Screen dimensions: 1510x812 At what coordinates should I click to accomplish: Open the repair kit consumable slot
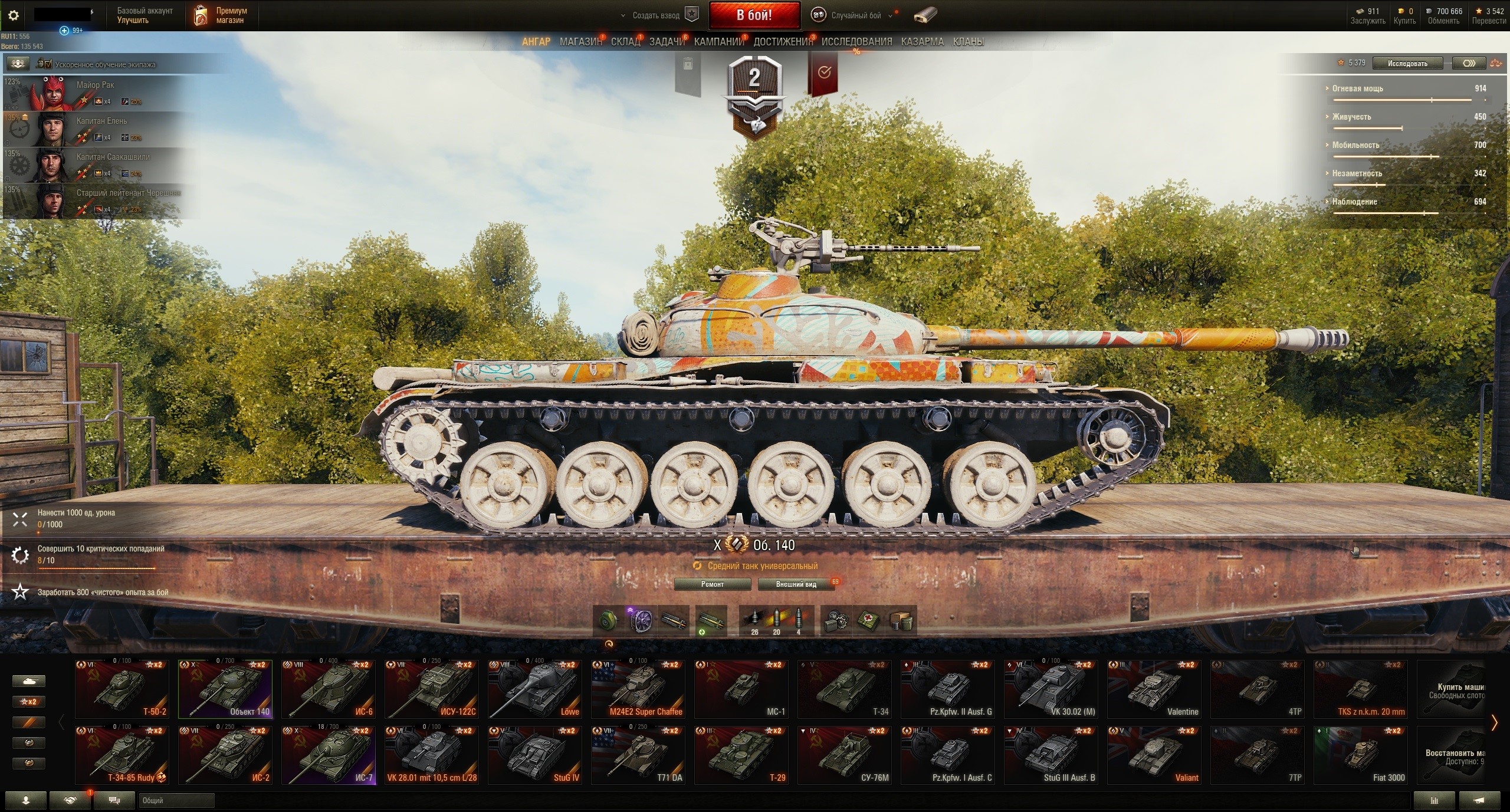point(838,620)
